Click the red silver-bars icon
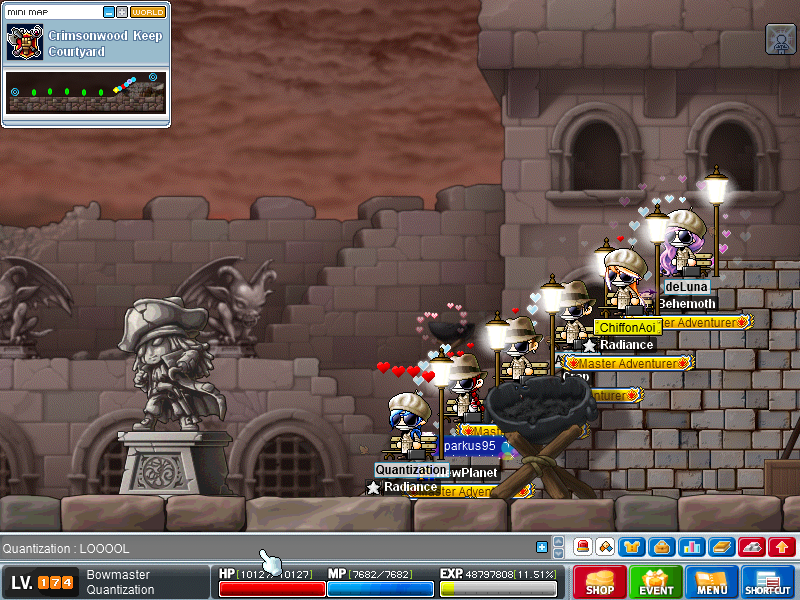800x600 pixels. [x=752, y=547]
